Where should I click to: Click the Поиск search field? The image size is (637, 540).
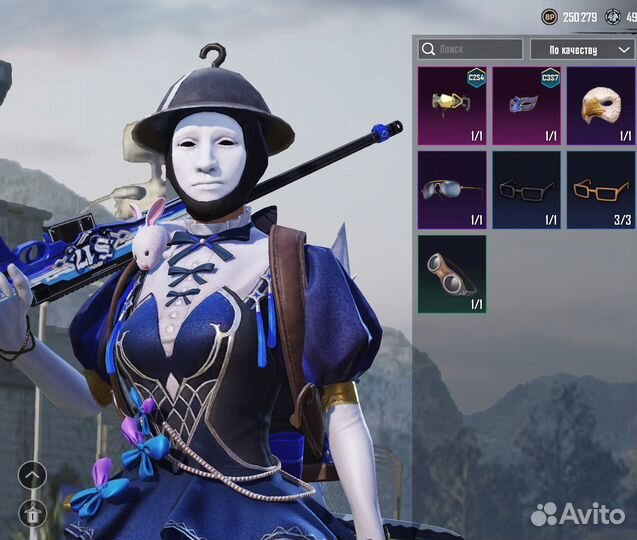coord(470,49)
